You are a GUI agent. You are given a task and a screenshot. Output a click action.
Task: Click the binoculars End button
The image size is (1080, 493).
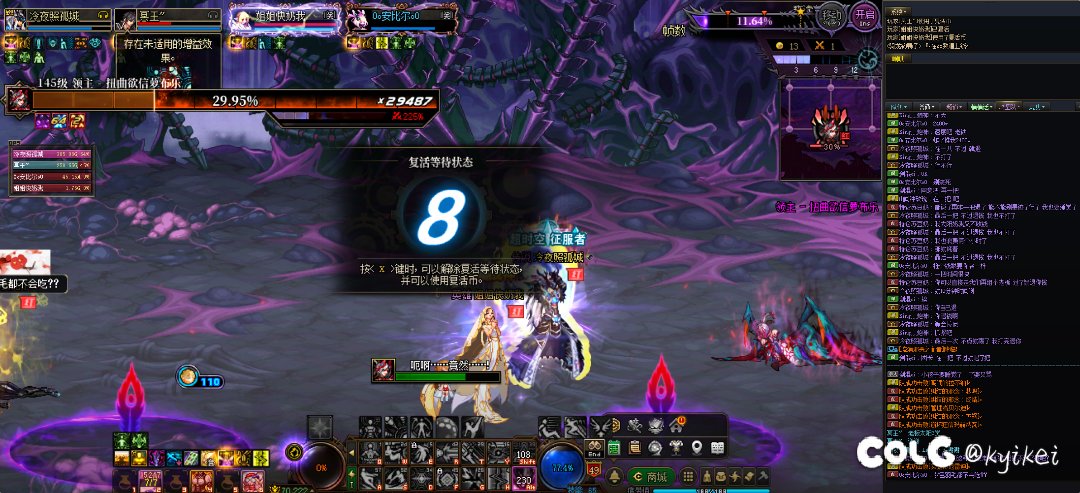[594, 451]
